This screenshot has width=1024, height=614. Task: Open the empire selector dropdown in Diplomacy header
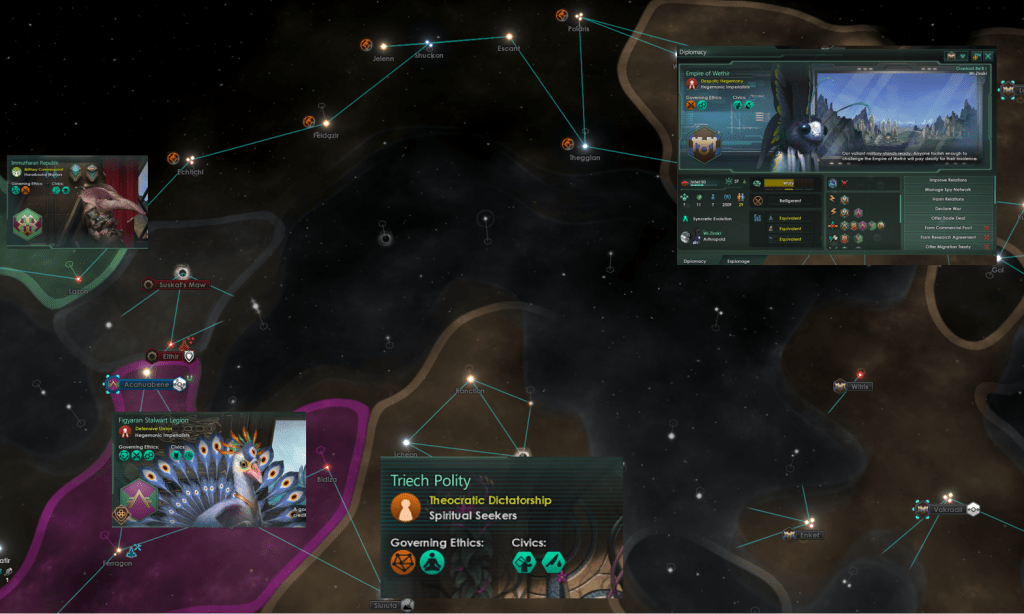tap(963, 56)
